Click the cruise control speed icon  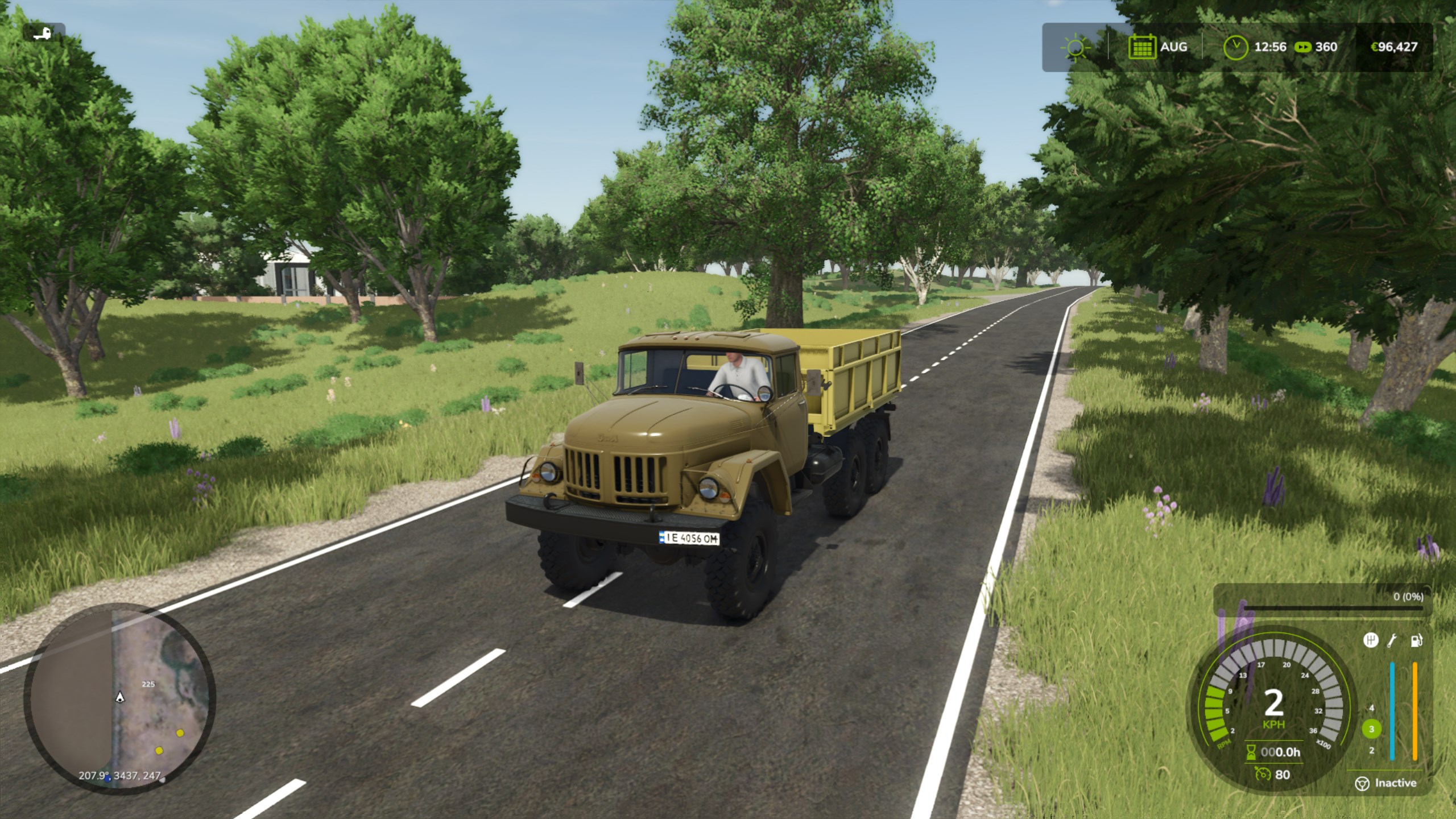point(1263,774)
